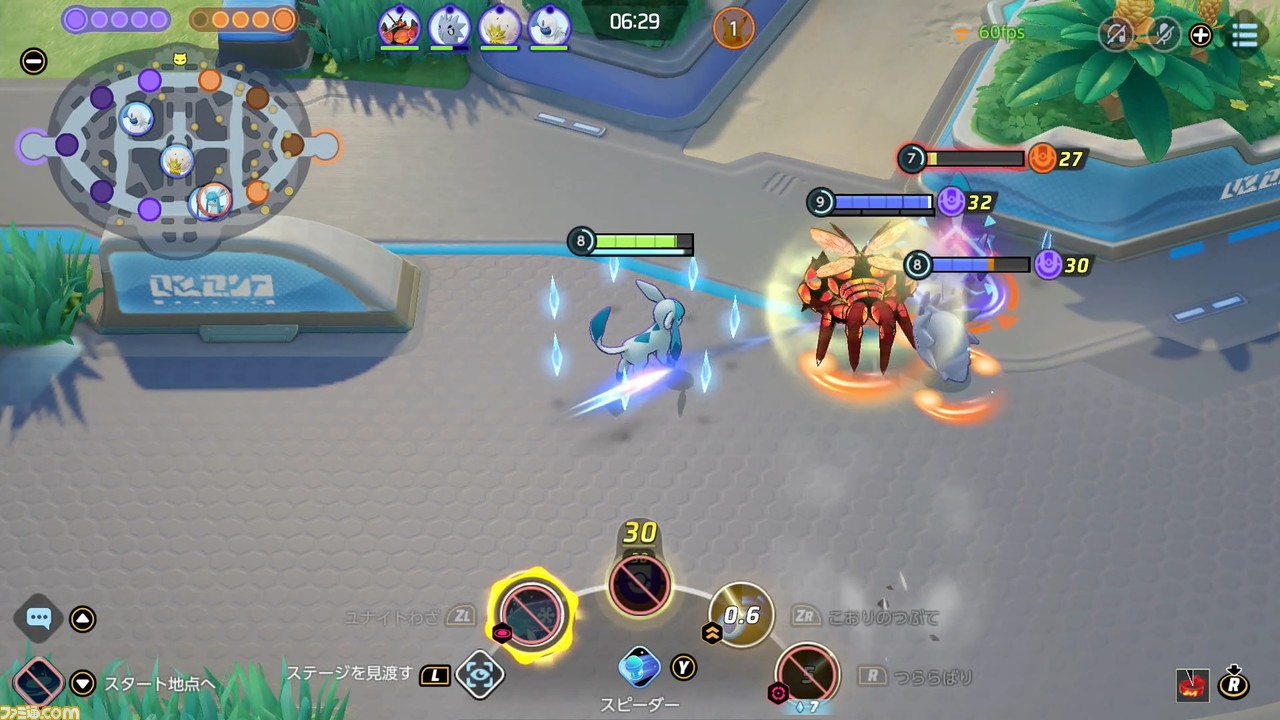Tap the score goal button showing 30

click(x=640, y=584)
